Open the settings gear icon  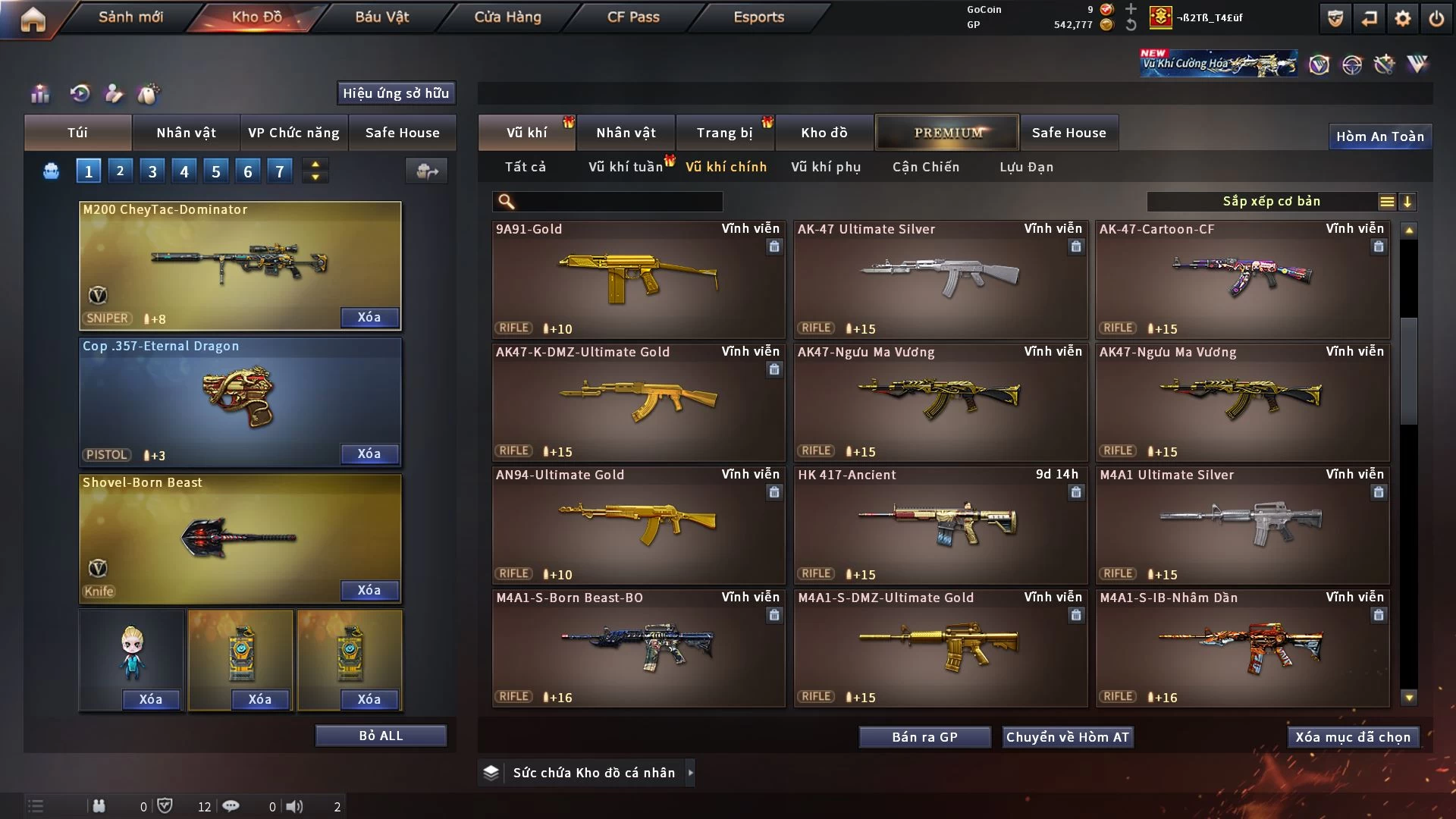(x=1402, y=18)
